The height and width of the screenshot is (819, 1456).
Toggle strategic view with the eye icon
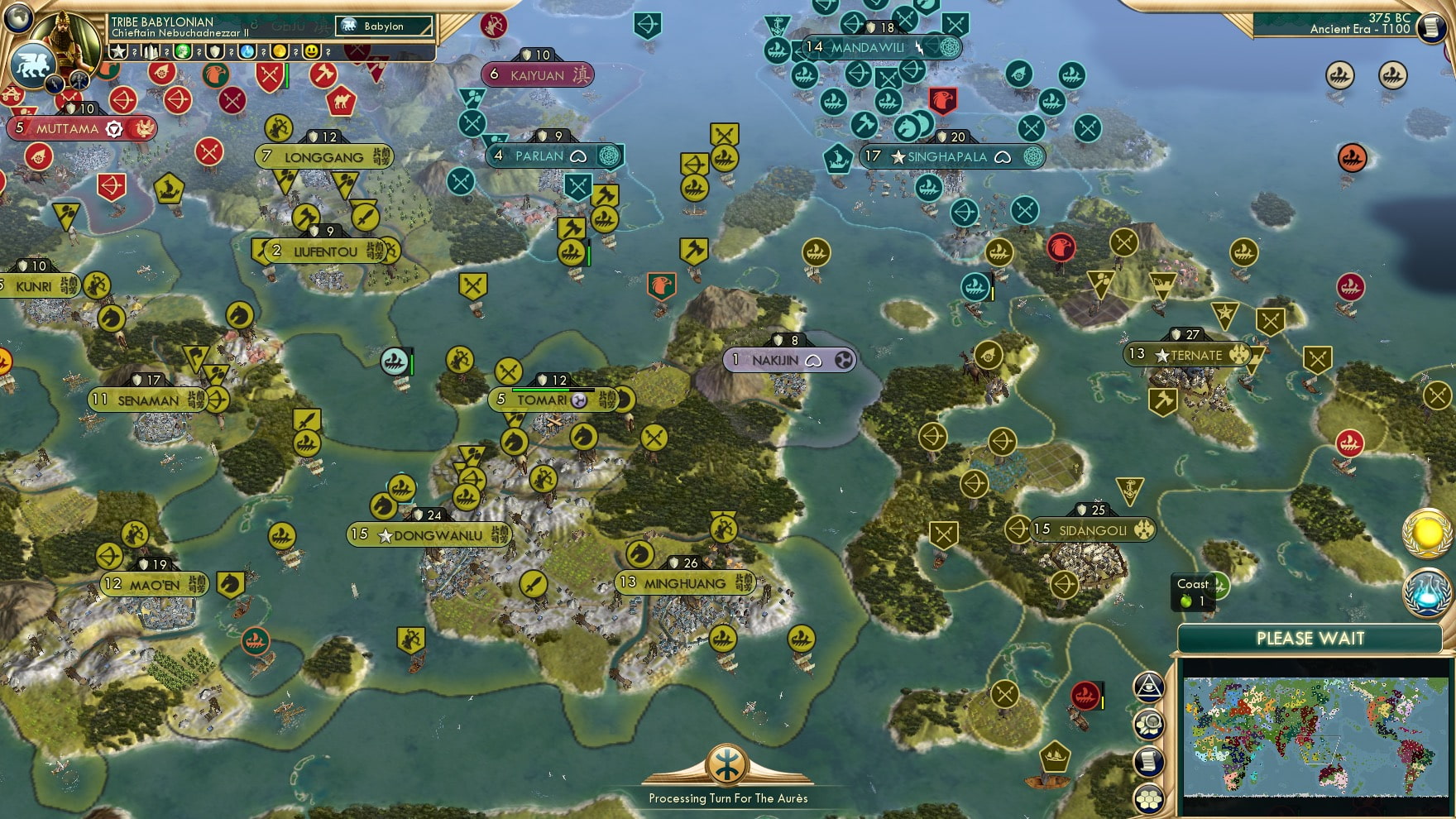[1148, 687]
